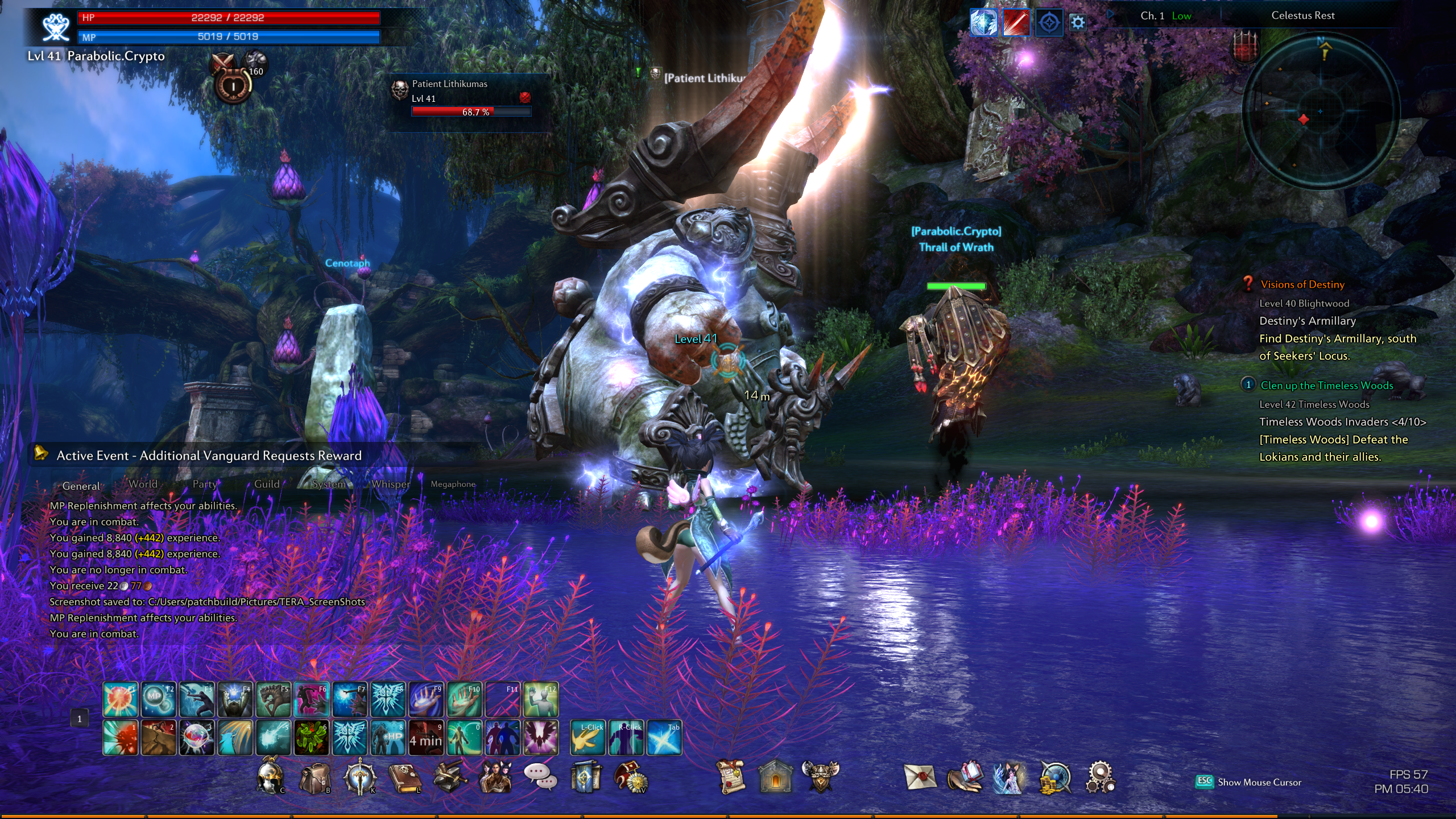This screenshot has width=1456, height=819.
Task: Select the Guild chat tab
Action: [267, 484]
